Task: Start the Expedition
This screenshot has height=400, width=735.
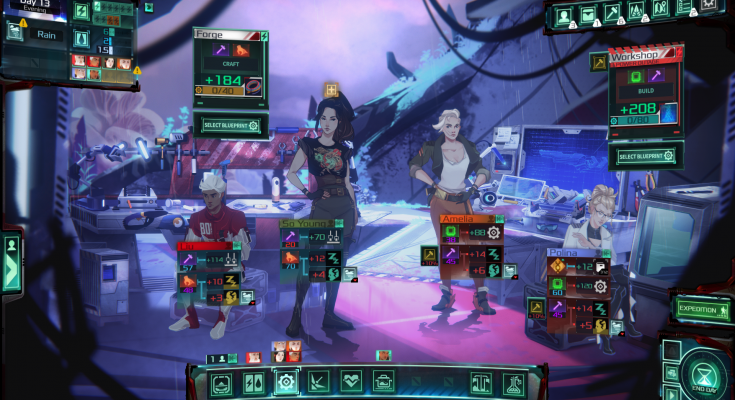Action: pos(702,309)
